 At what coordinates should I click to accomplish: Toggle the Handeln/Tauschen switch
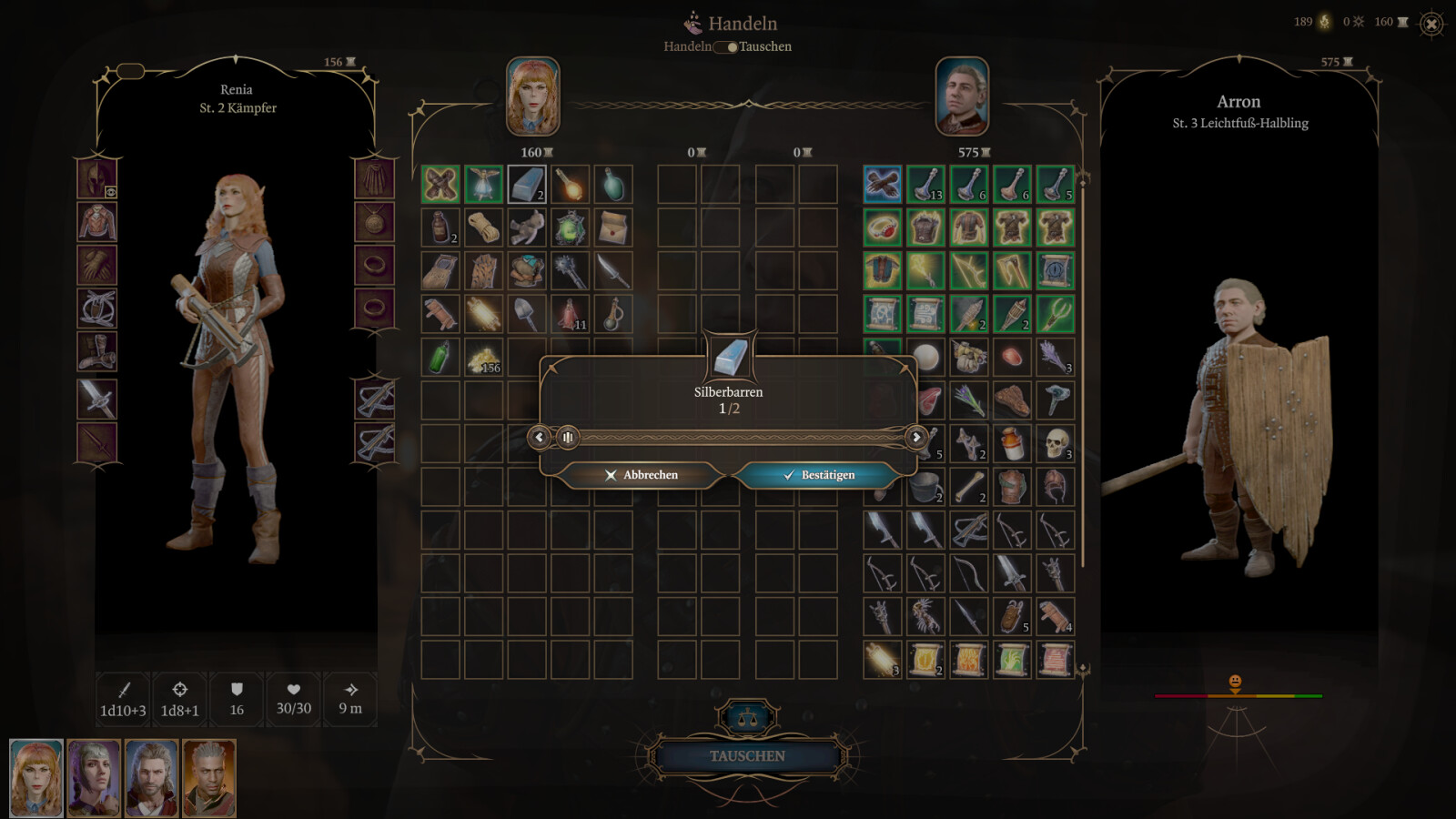click(725, 47)
